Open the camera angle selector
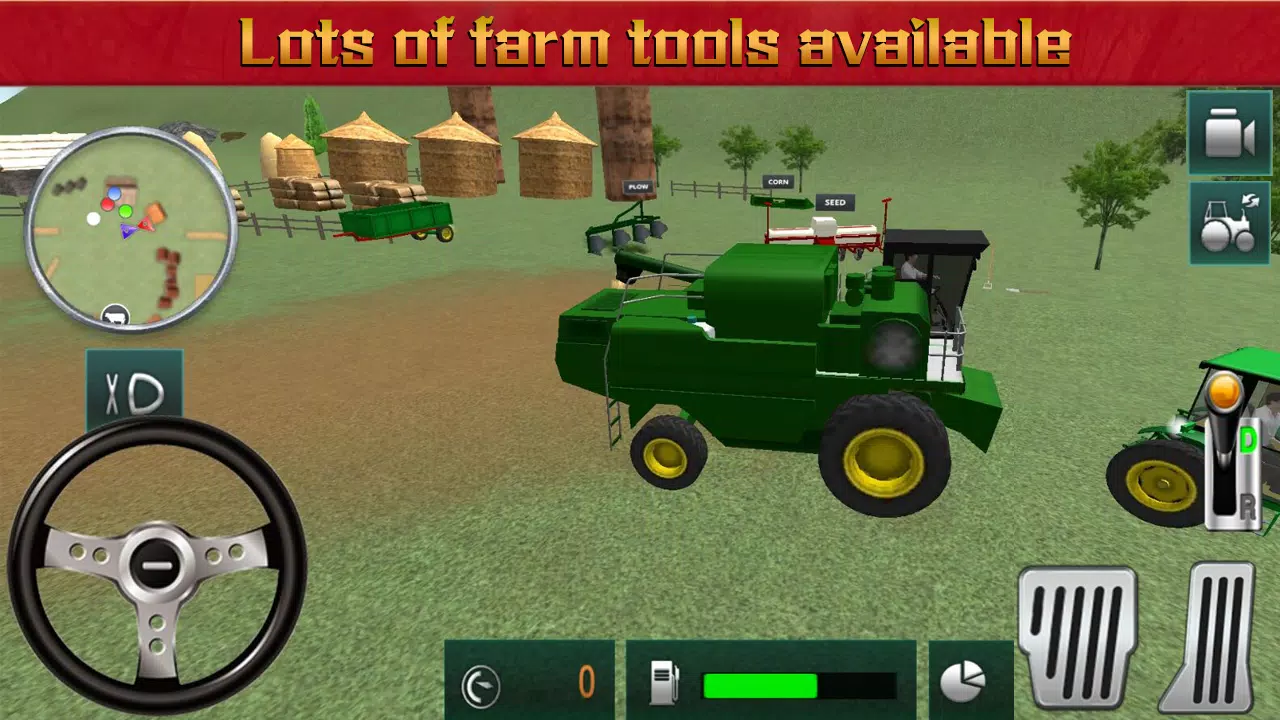 (1229, 131)
